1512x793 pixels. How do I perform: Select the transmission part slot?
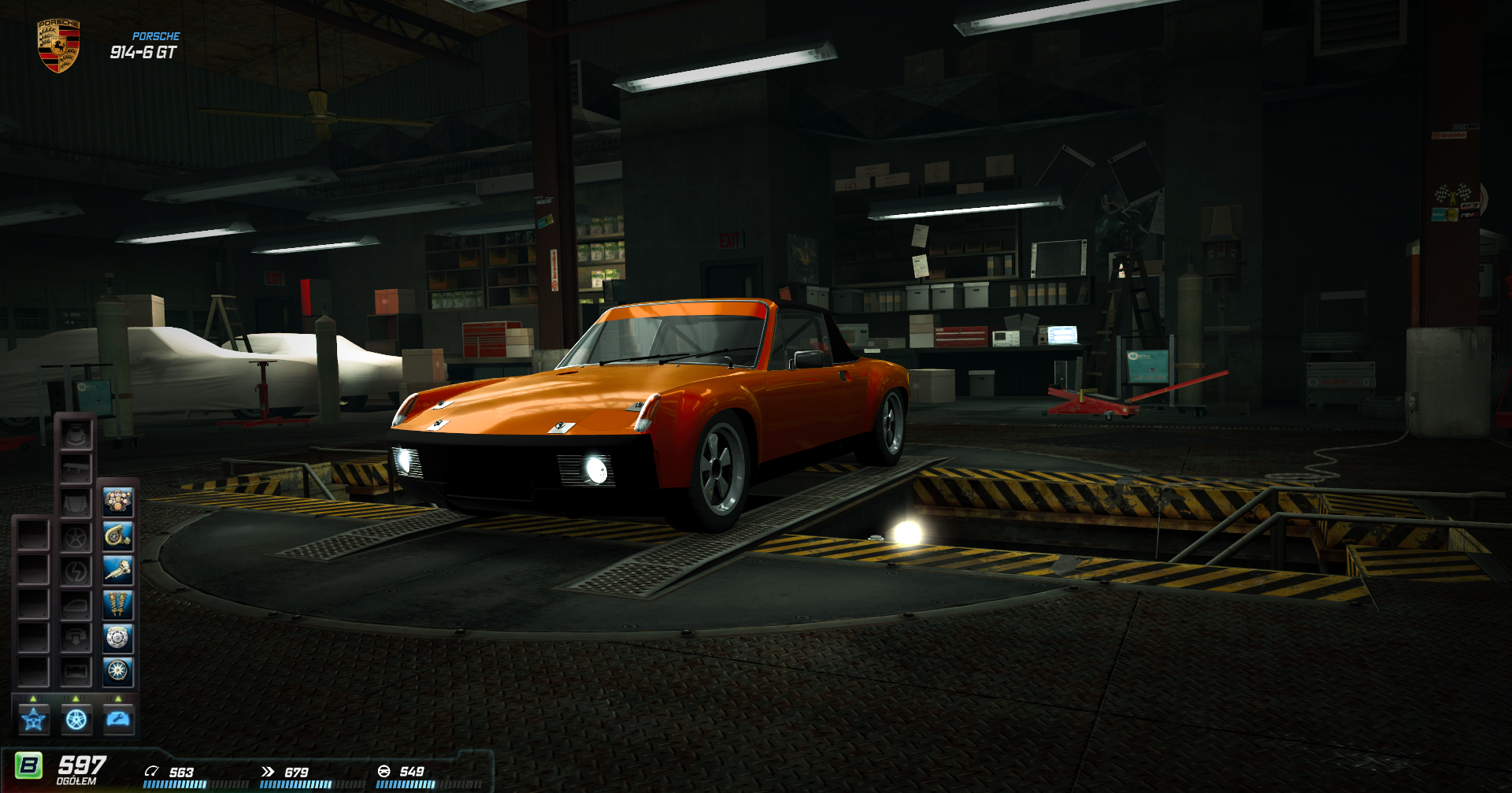click(118, 570)
